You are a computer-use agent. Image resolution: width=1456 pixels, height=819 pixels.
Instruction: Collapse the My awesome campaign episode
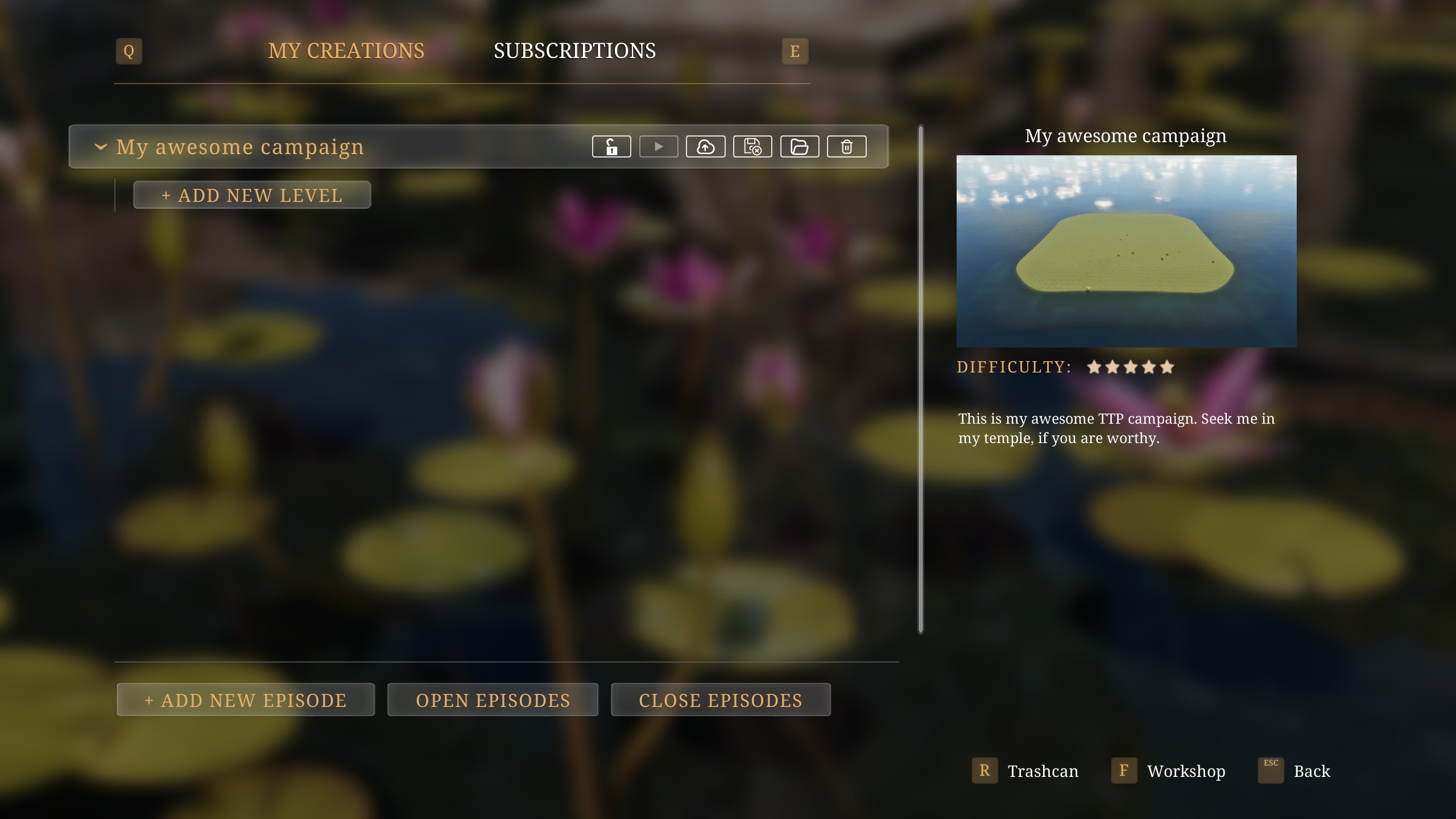tap(101, 147)
